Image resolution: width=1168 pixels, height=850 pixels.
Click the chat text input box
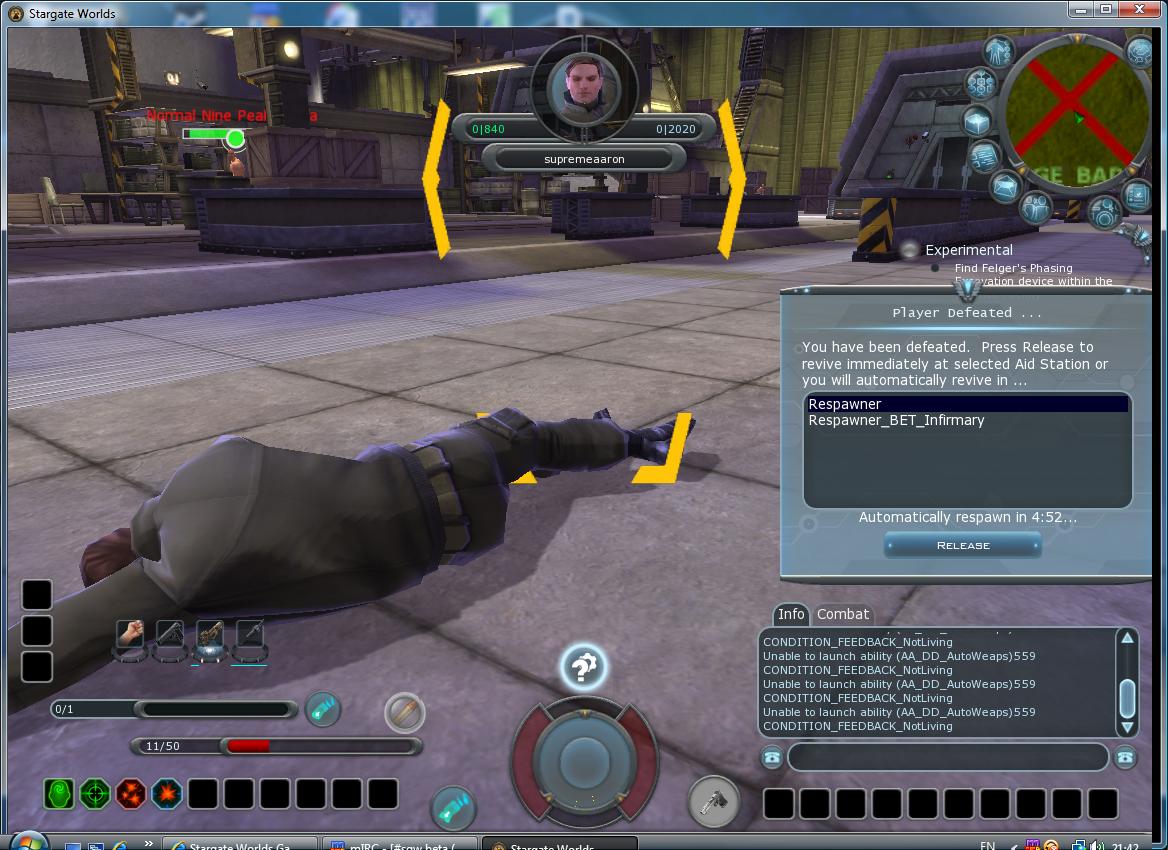947,757
